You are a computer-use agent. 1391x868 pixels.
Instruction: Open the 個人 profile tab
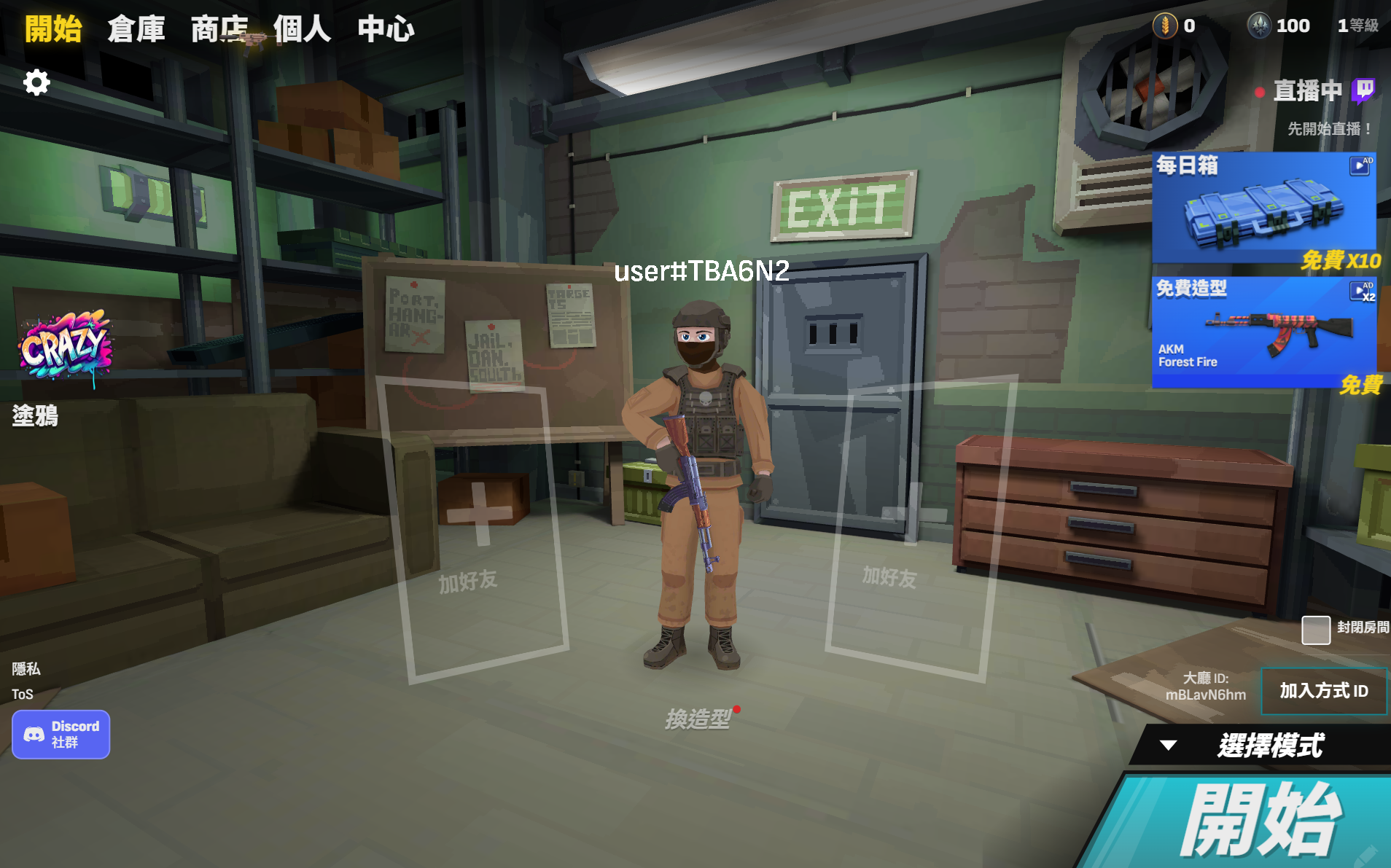click(302, 29)
